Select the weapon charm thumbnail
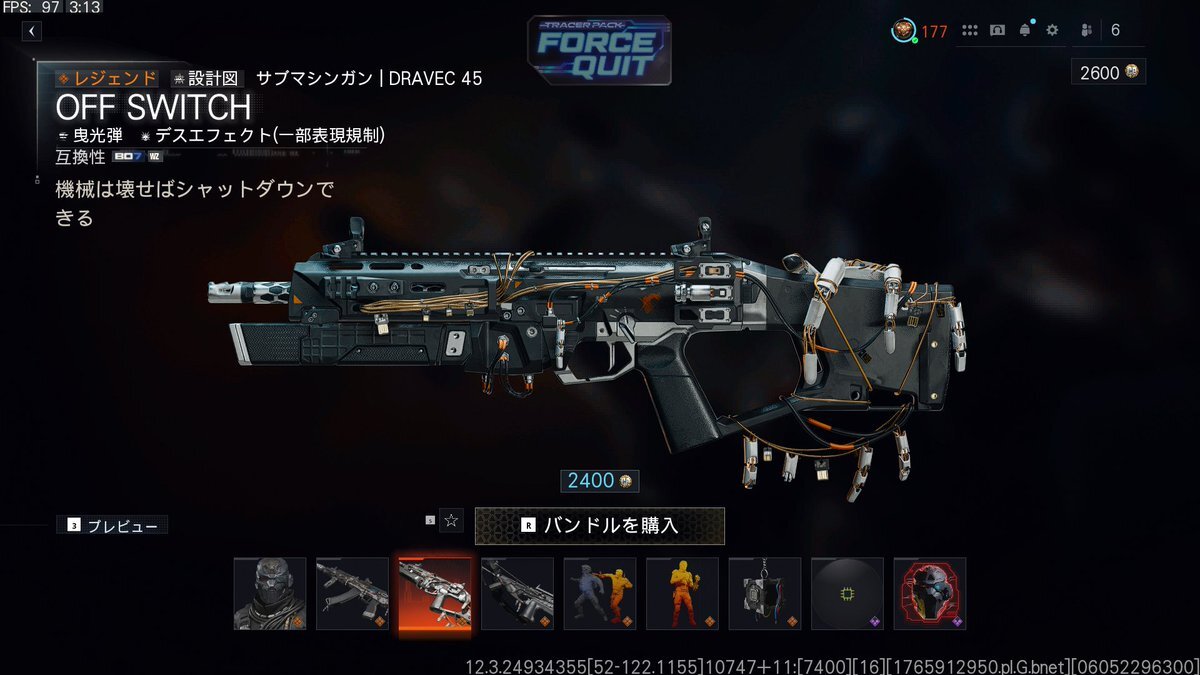This screenshot has width=1200, height=675. point(765,593)
